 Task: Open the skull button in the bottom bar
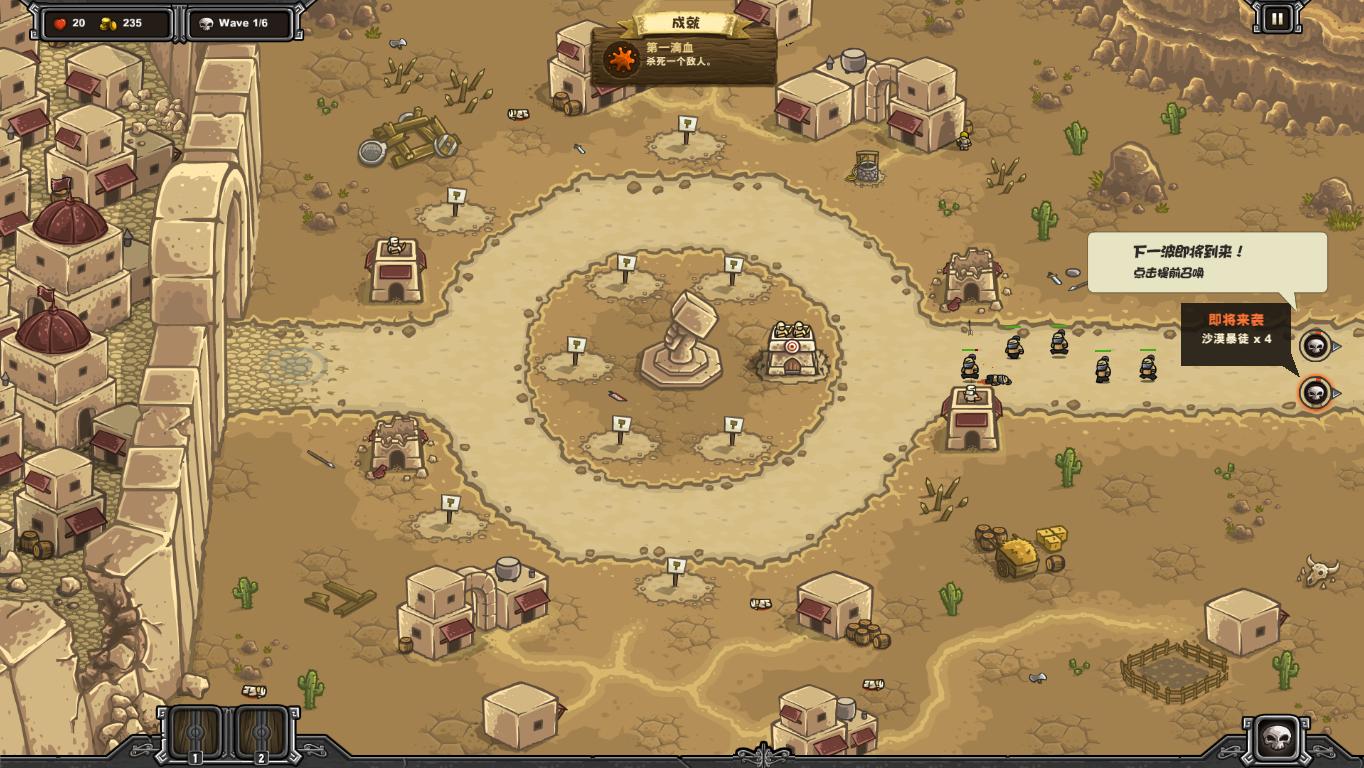tap(1277, 740)
